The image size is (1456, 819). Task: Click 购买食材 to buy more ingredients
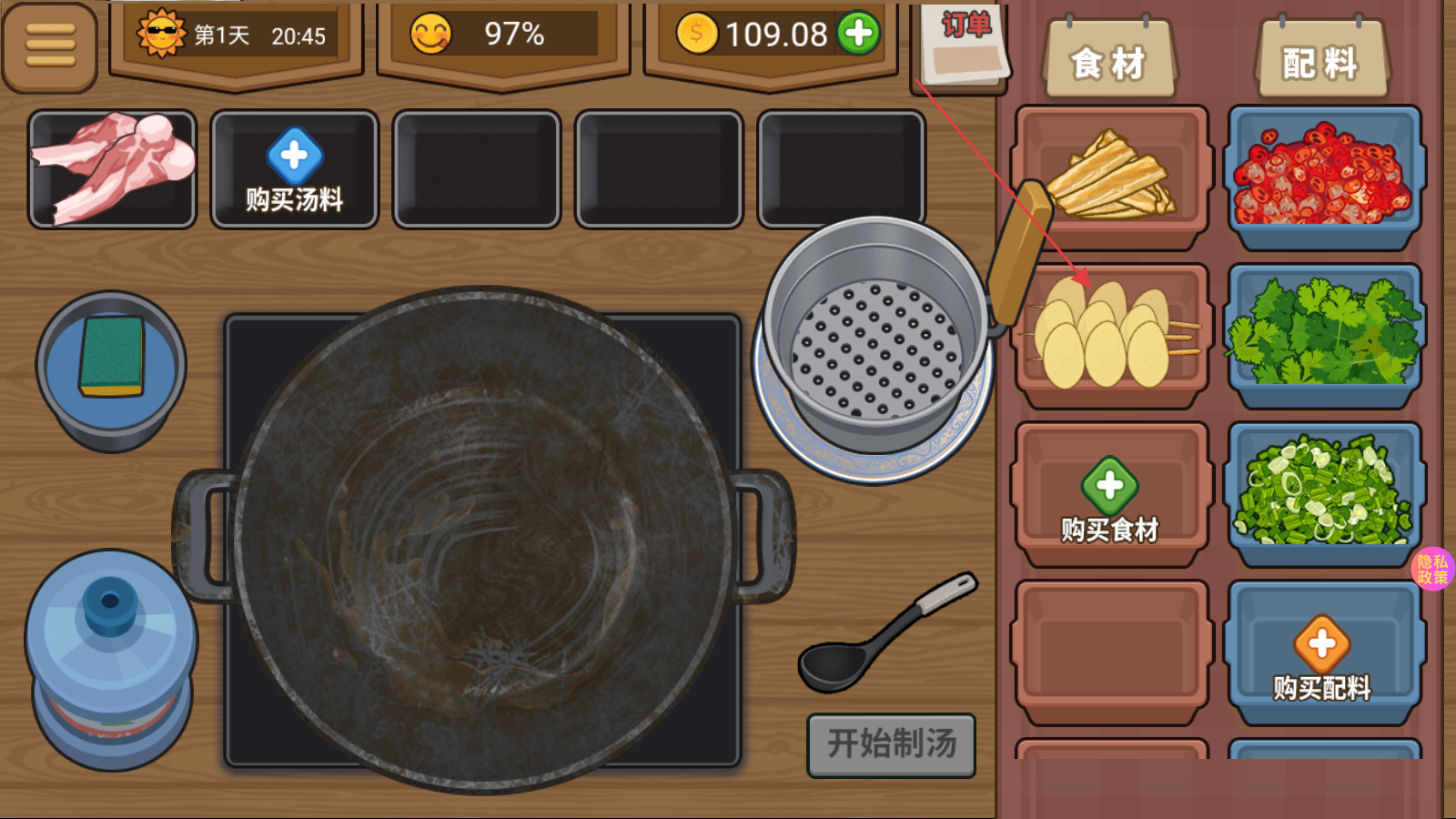1110,494
